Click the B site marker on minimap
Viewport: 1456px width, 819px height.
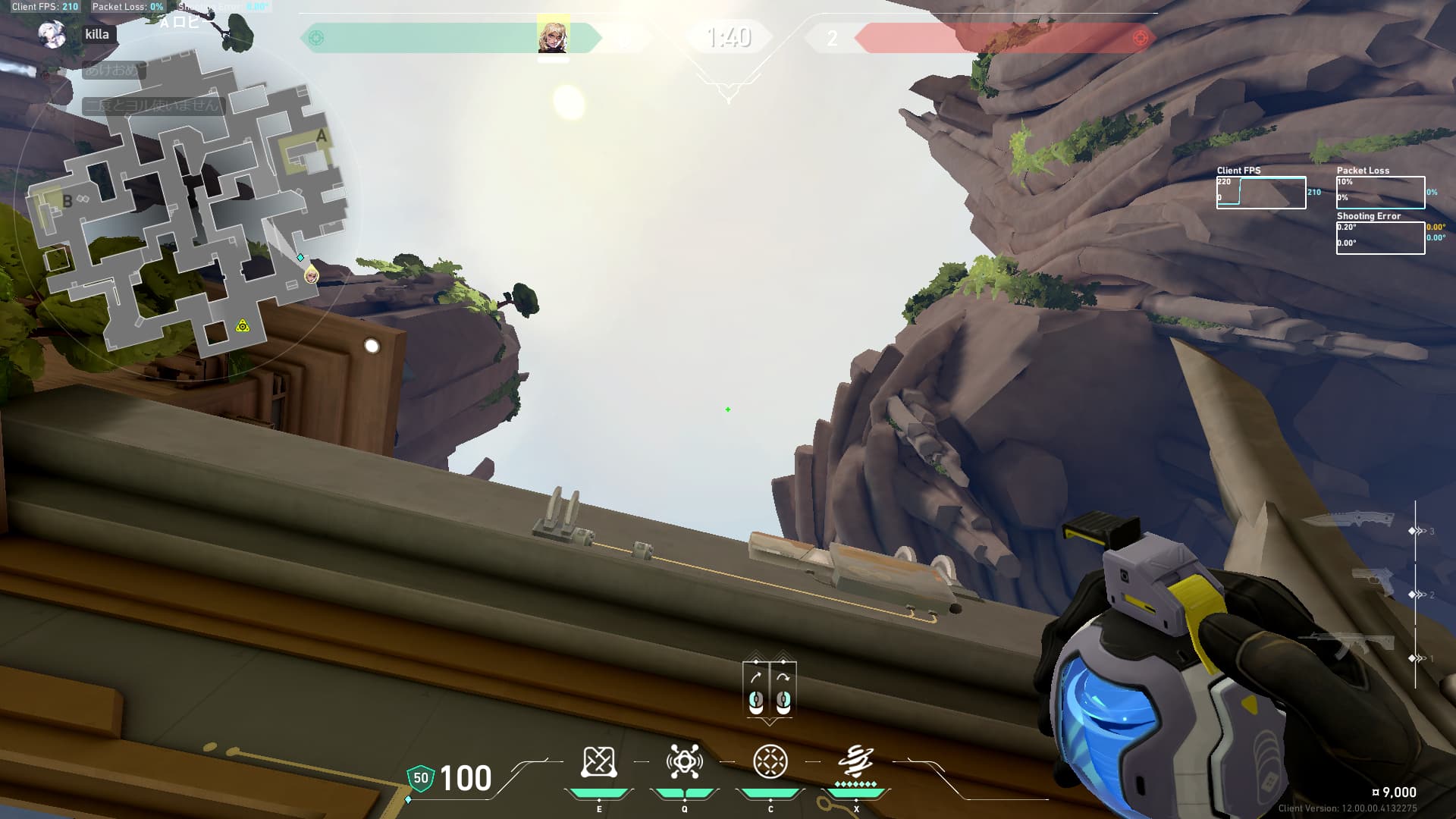(67, 201)
